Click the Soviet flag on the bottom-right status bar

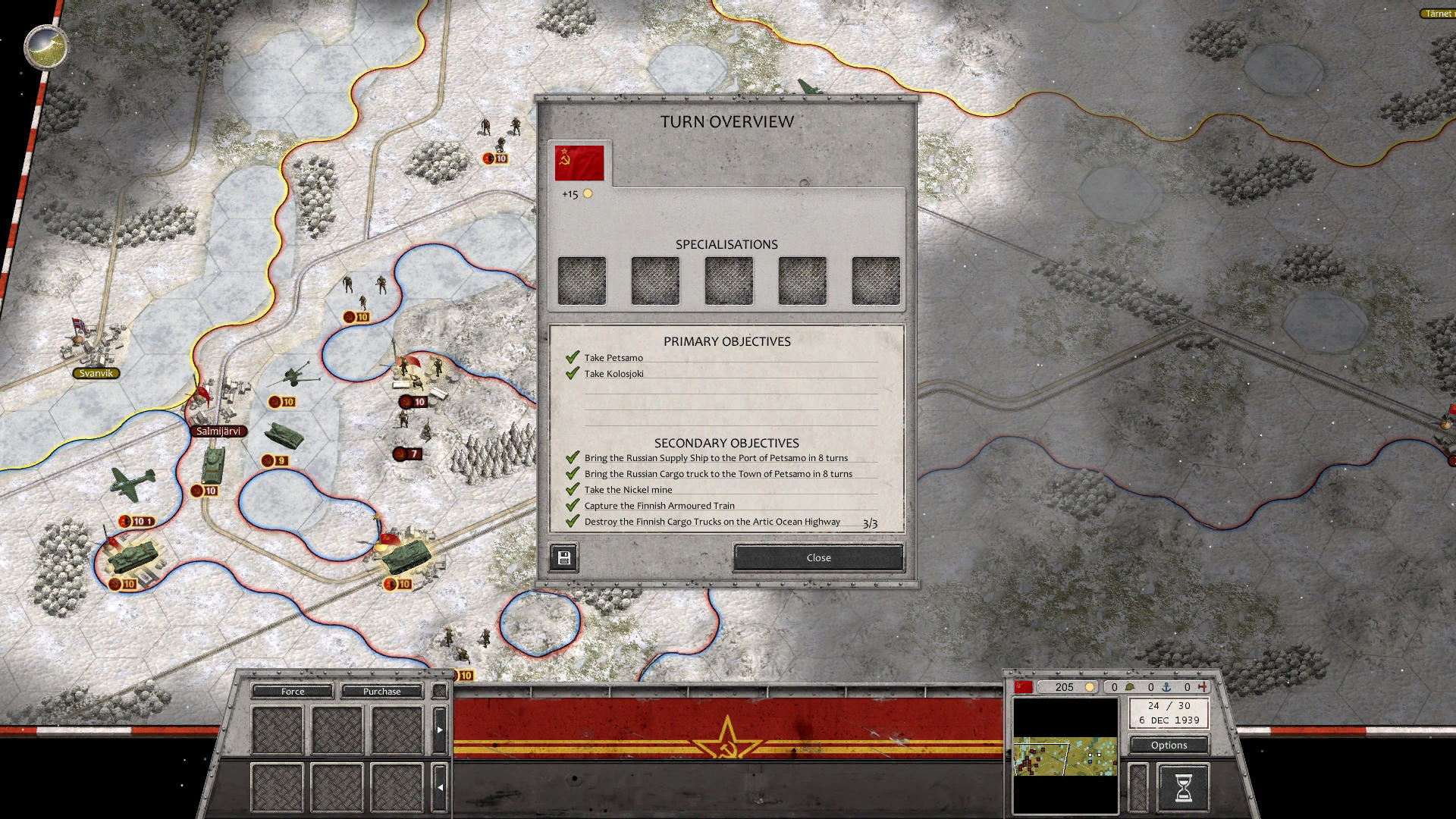point(1025,687)
